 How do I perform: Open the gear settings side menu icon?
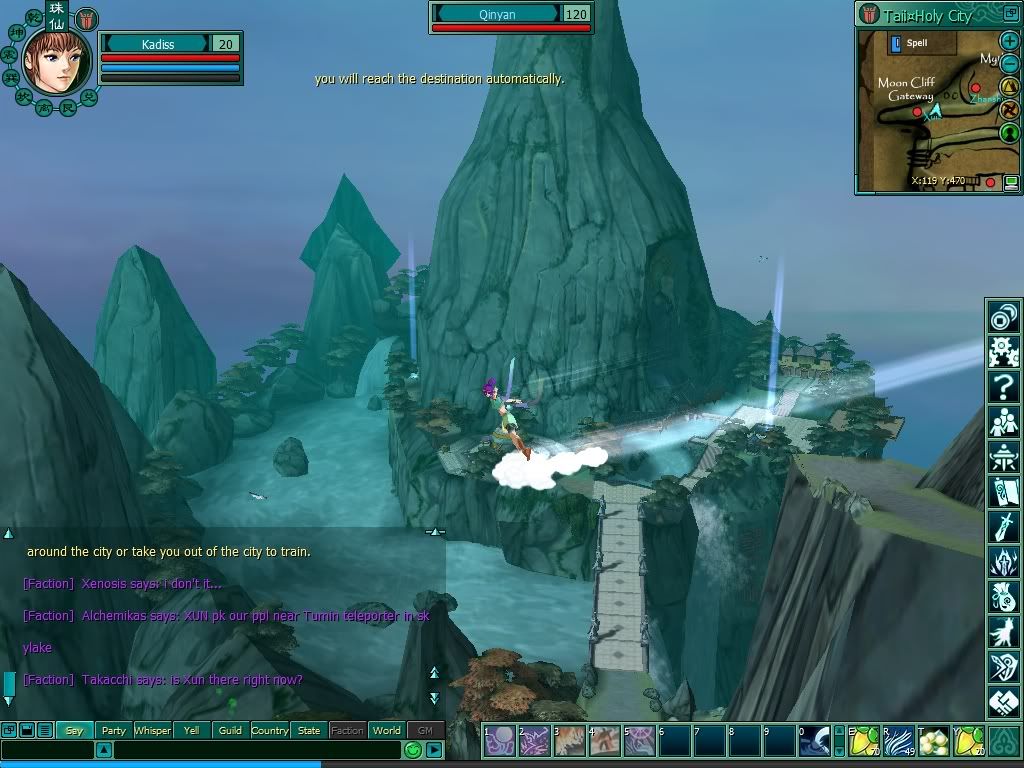point(1003,351)
